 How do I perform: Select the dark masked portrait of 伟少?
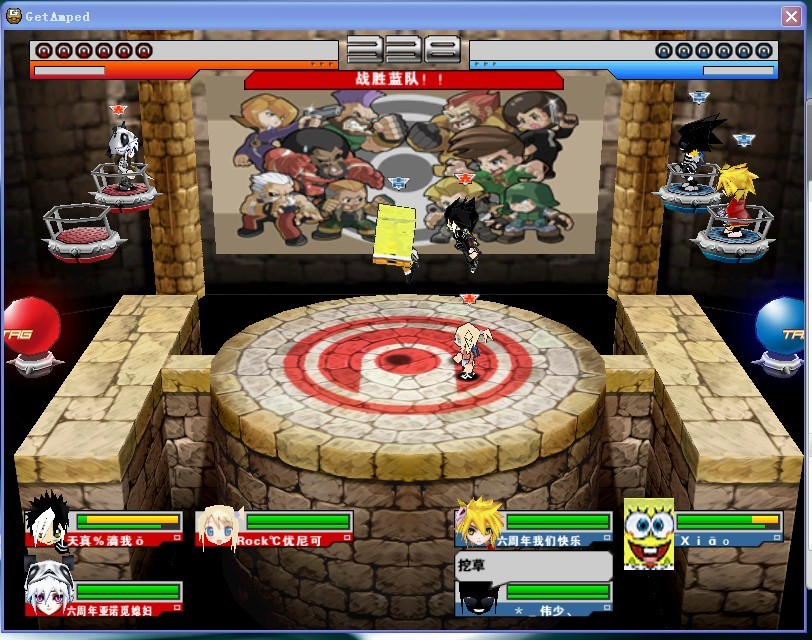click(476, 598)
